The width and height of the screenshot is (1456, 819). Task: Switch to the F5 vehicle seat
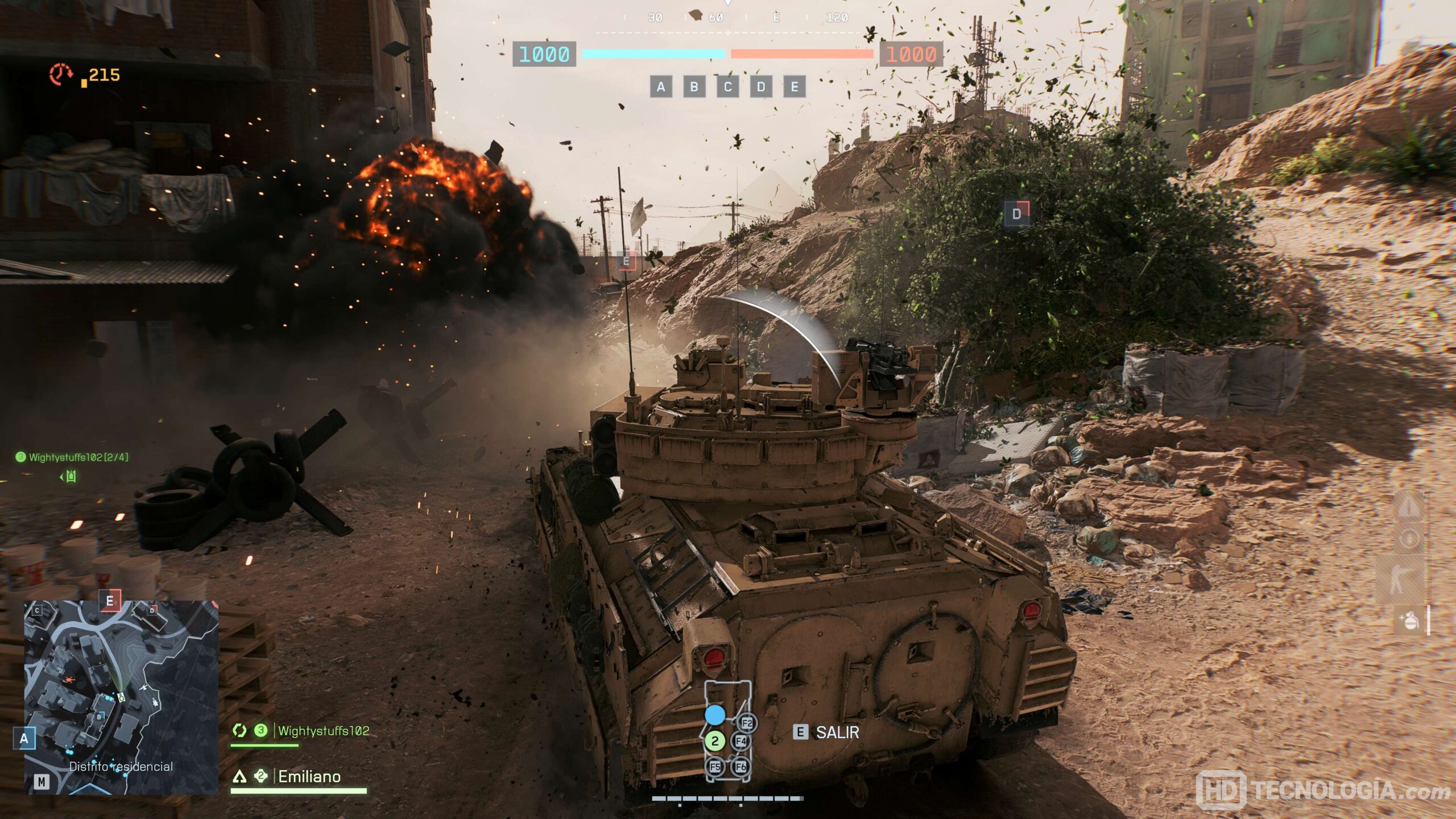(715, 767)
